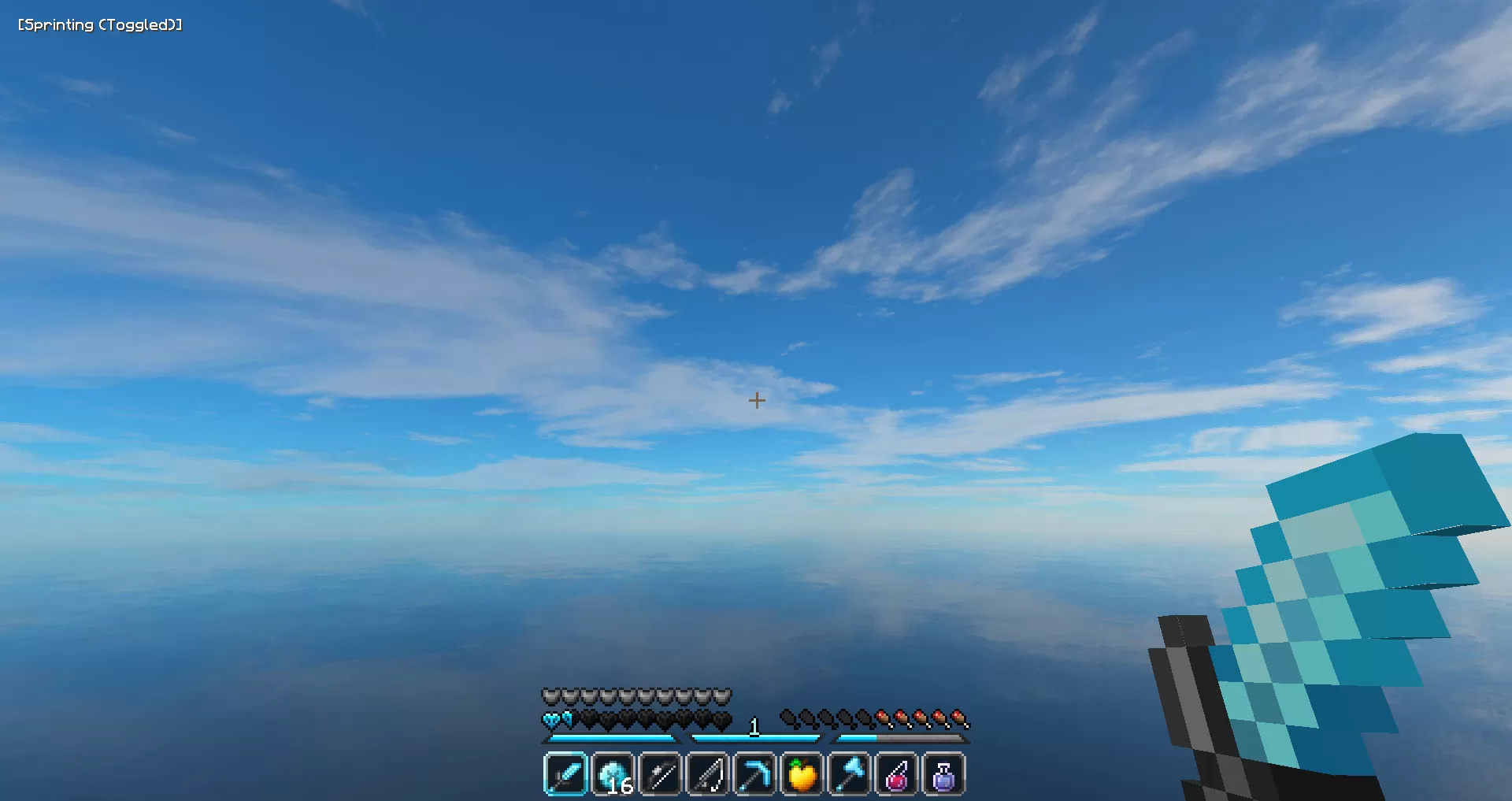
Task: Select the splash potion of healing
Action: [x=896, y=774]
